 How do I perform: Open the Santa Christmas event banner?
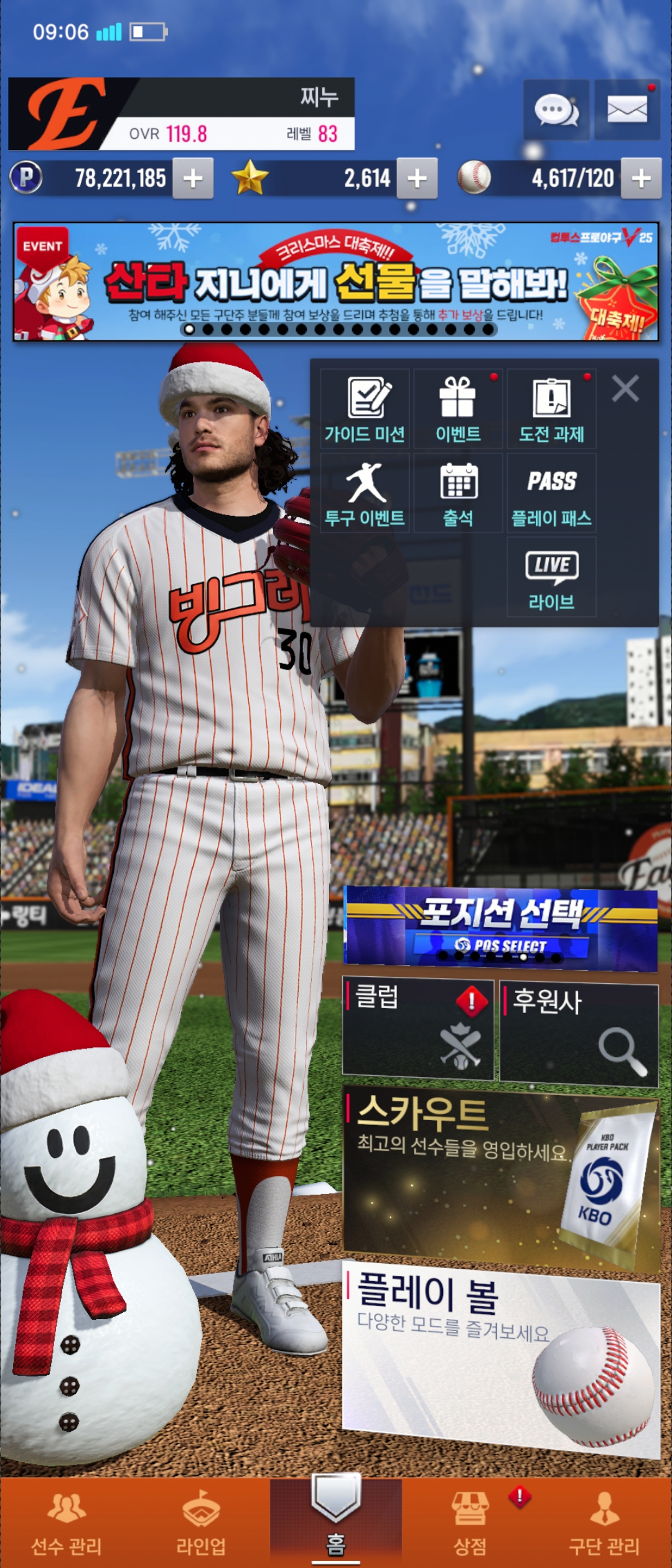pos(336,282)
